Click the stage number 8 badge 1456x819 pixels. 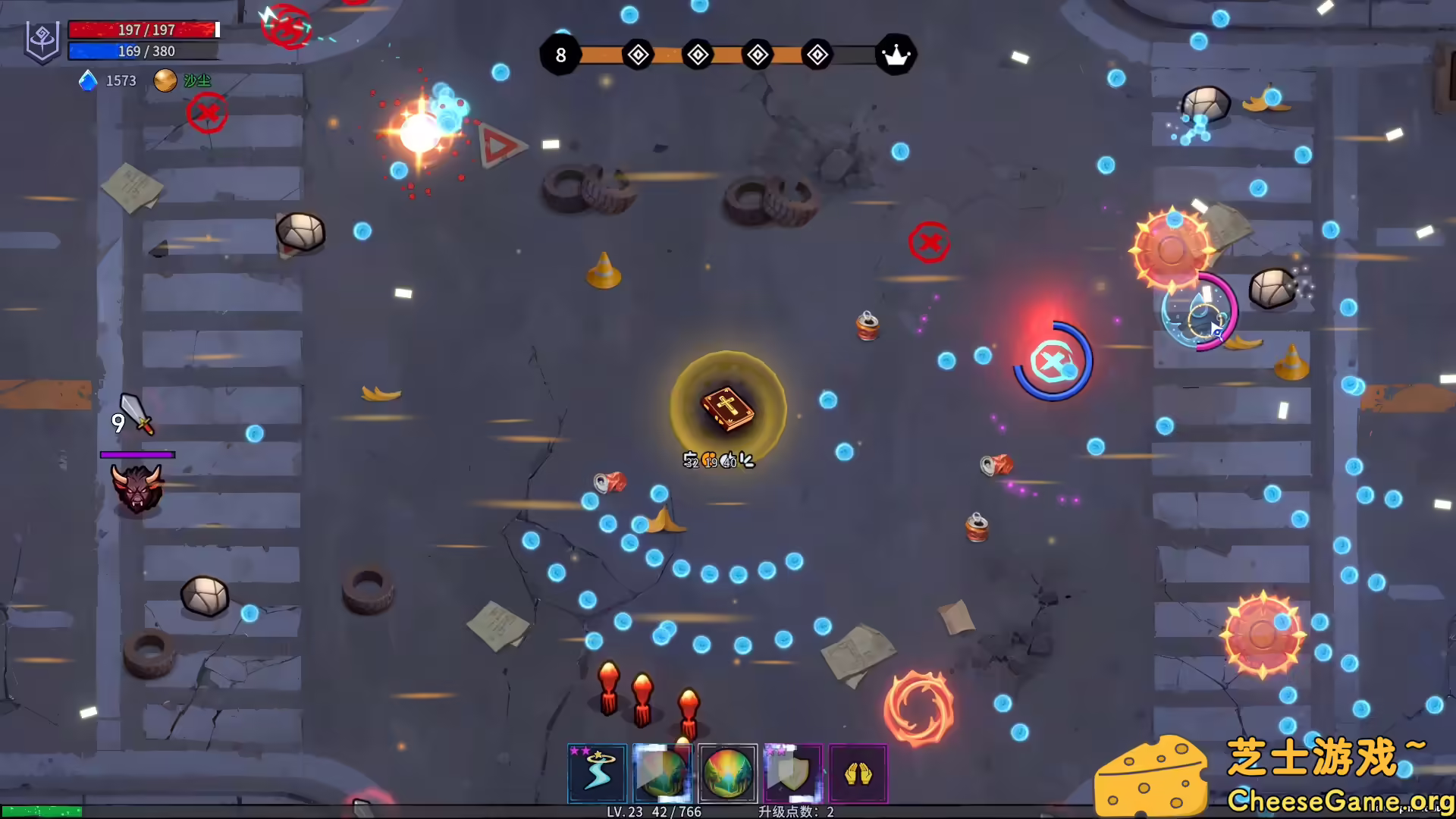[561, 54]
